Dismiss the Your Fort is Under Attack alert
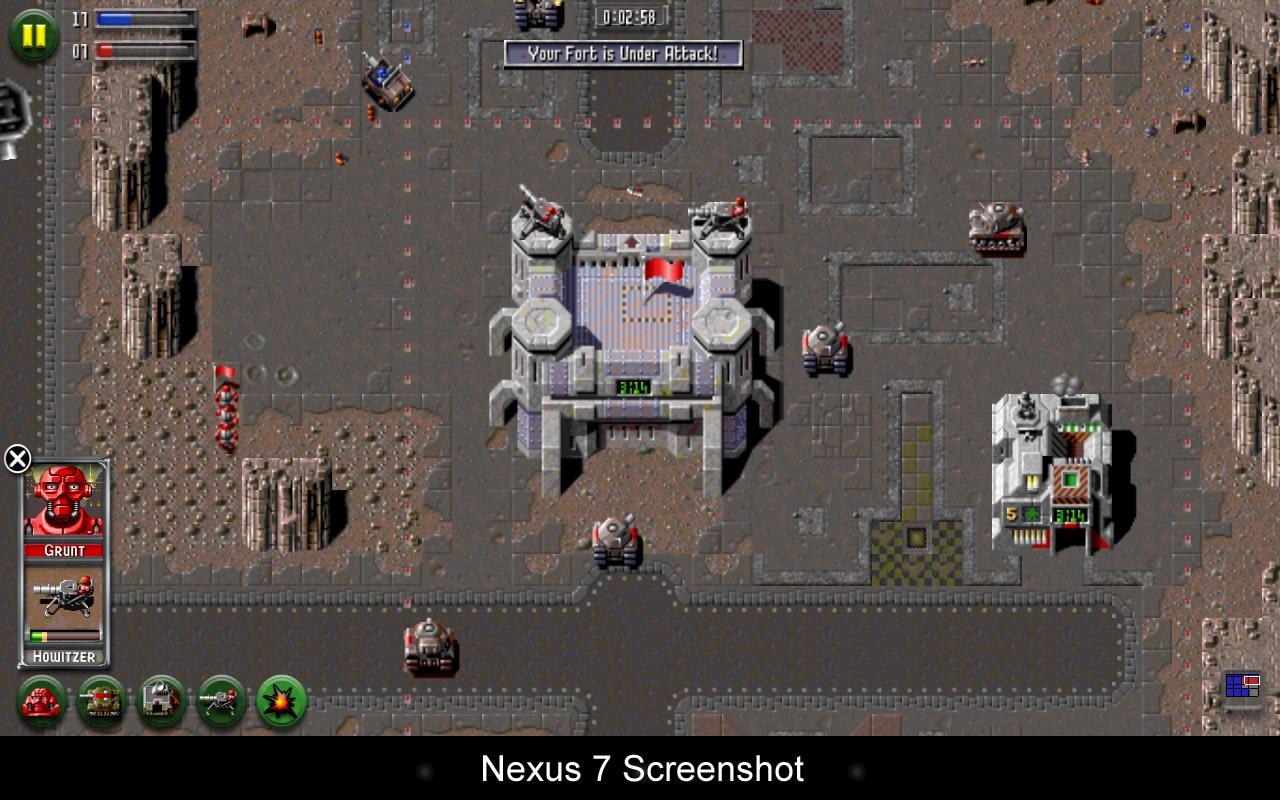1280x800 pixels. point(627,56)
